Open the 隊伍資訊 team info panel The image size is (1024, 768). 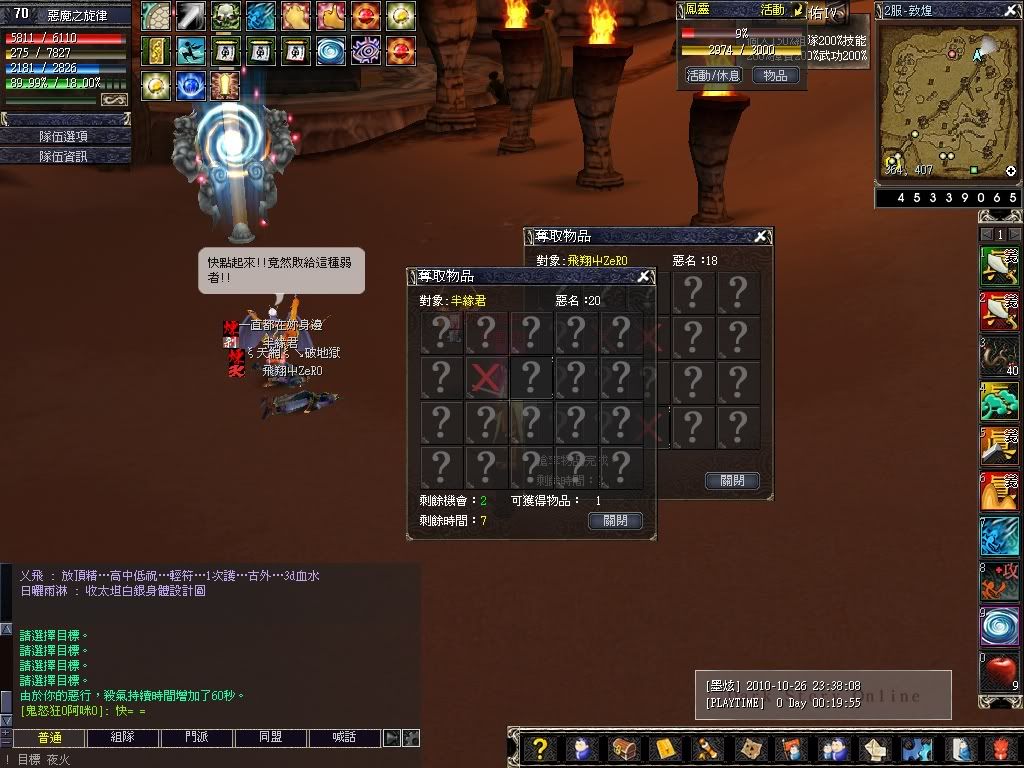64,156
